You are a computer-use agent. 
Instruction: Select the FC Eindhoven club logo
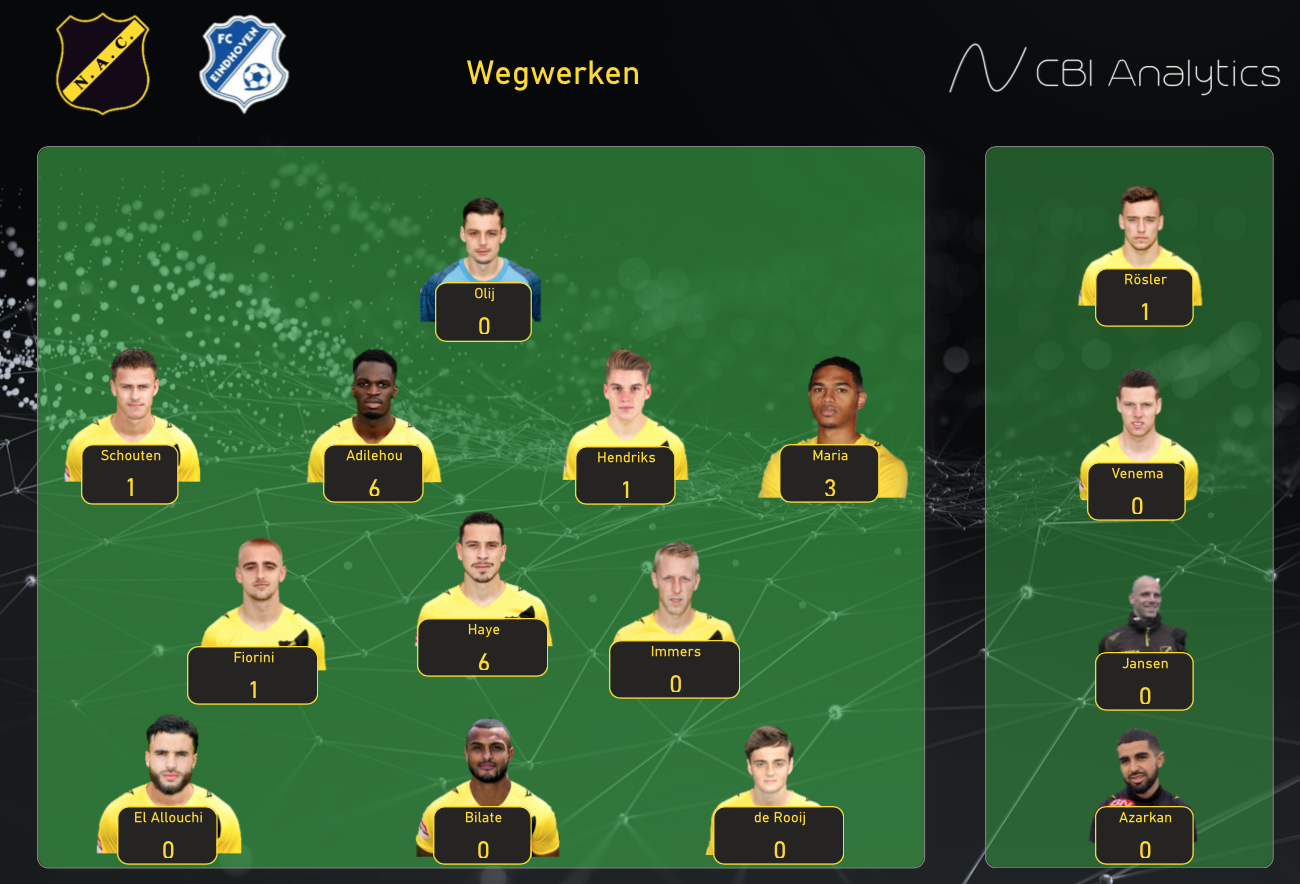click(x=243, y=63)
